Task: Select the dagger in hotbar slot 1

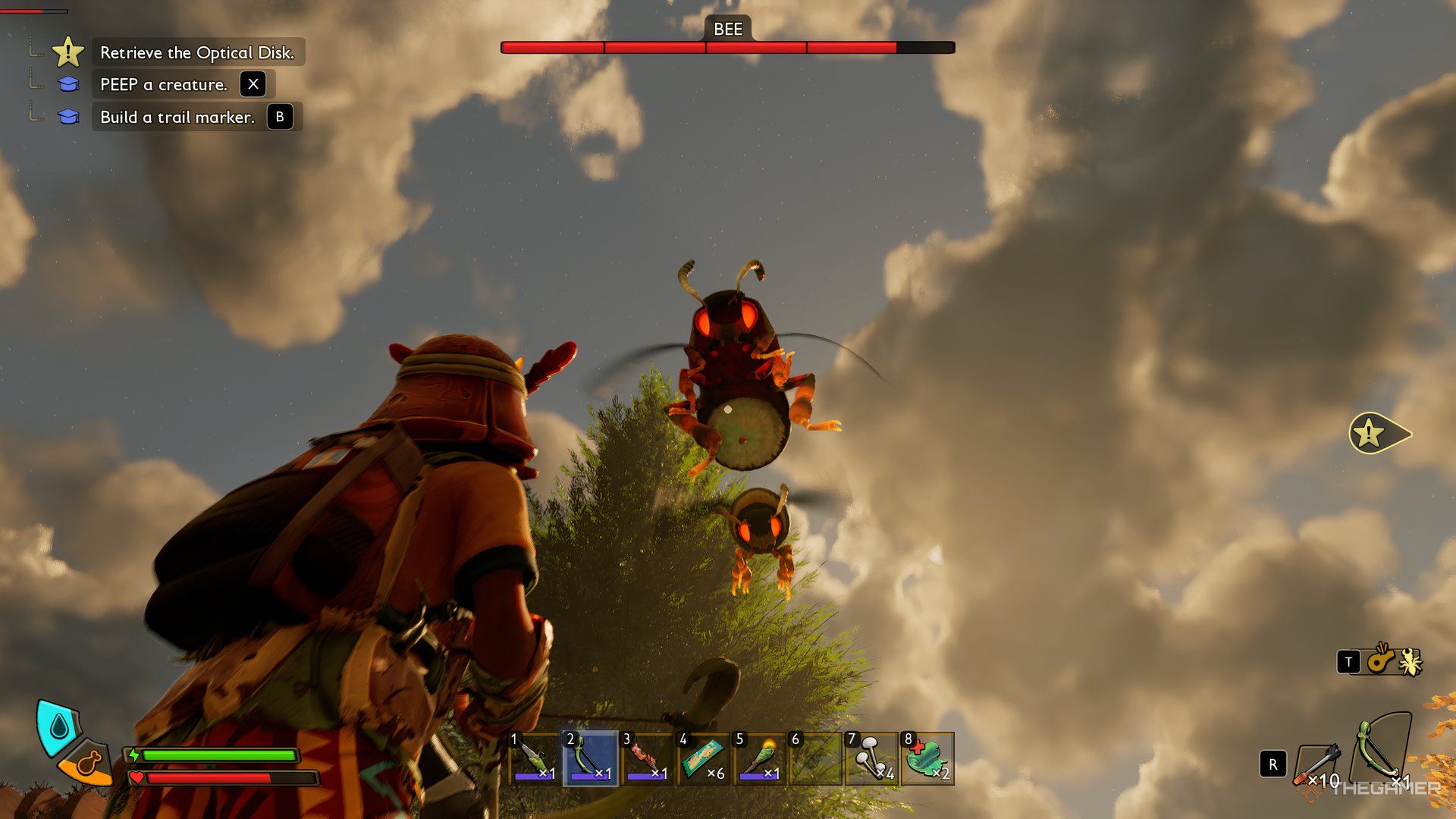Action: point(535,758)
